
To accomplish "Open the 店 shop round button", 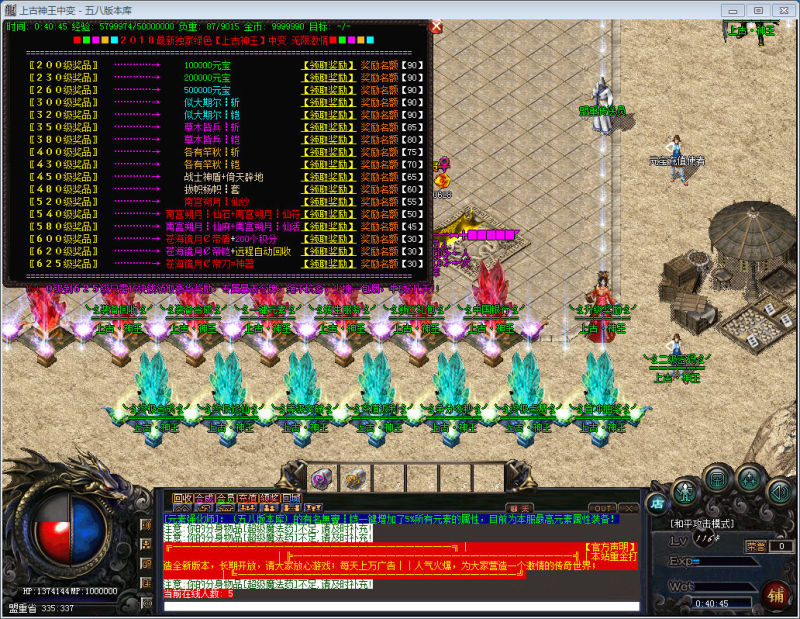I will [656, 502].
